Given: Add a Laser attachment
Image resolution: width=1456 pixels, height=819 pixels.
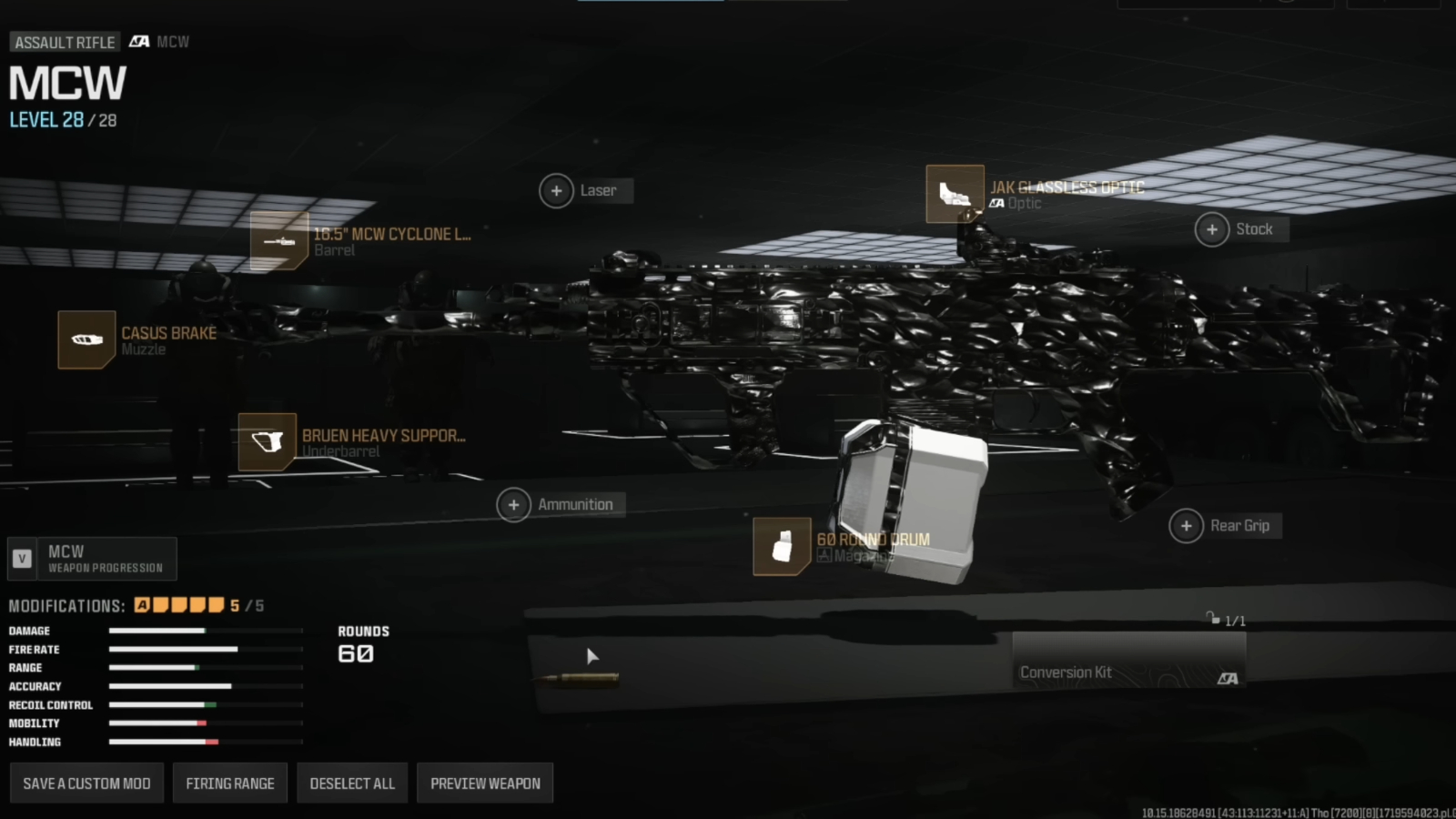Looking at the screenshot, I should (x=557, y=191).
